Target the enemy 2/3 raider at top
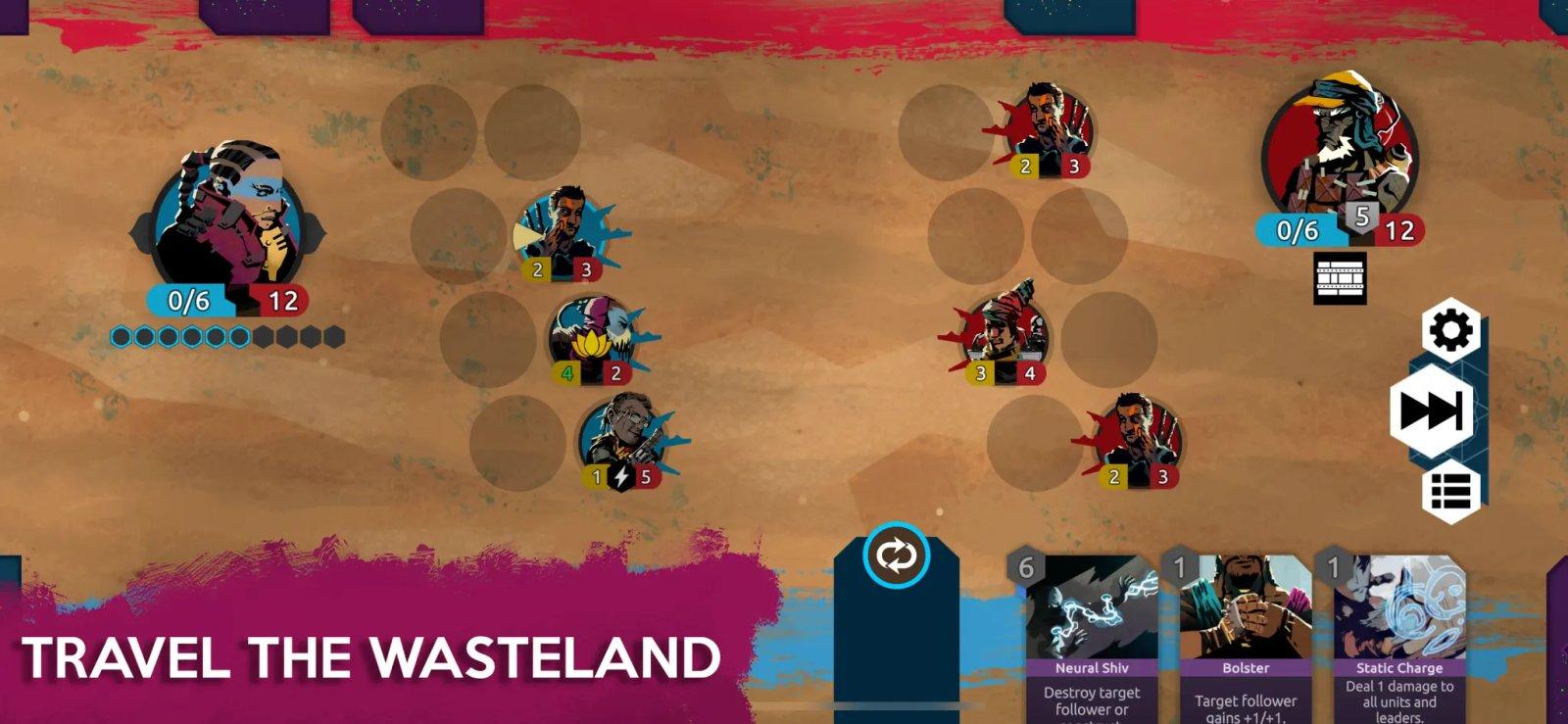Screen dimensions: 1568x724 click(1045, 122)
